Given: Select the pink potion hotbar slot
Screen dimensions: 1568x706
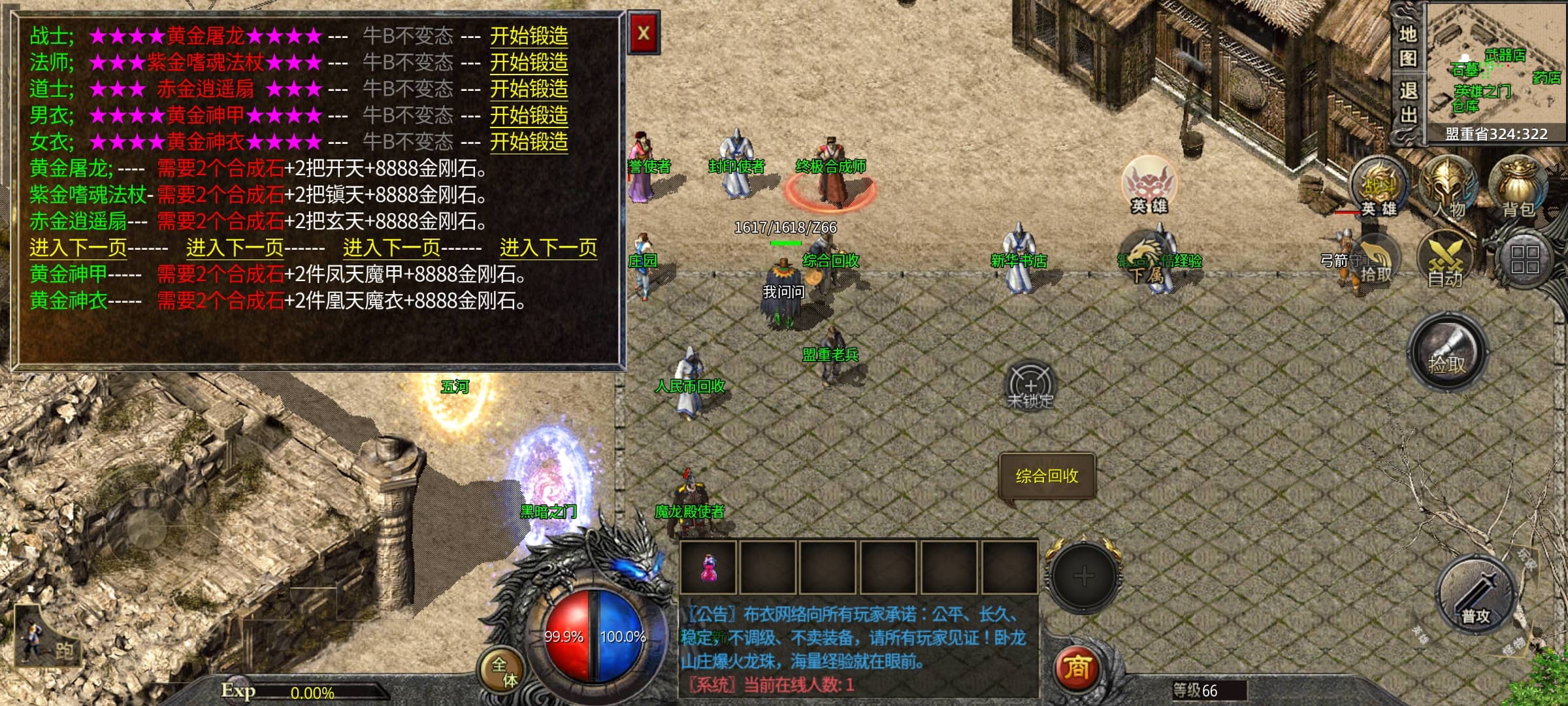Looking at the screenshot, I should point(708,567).
